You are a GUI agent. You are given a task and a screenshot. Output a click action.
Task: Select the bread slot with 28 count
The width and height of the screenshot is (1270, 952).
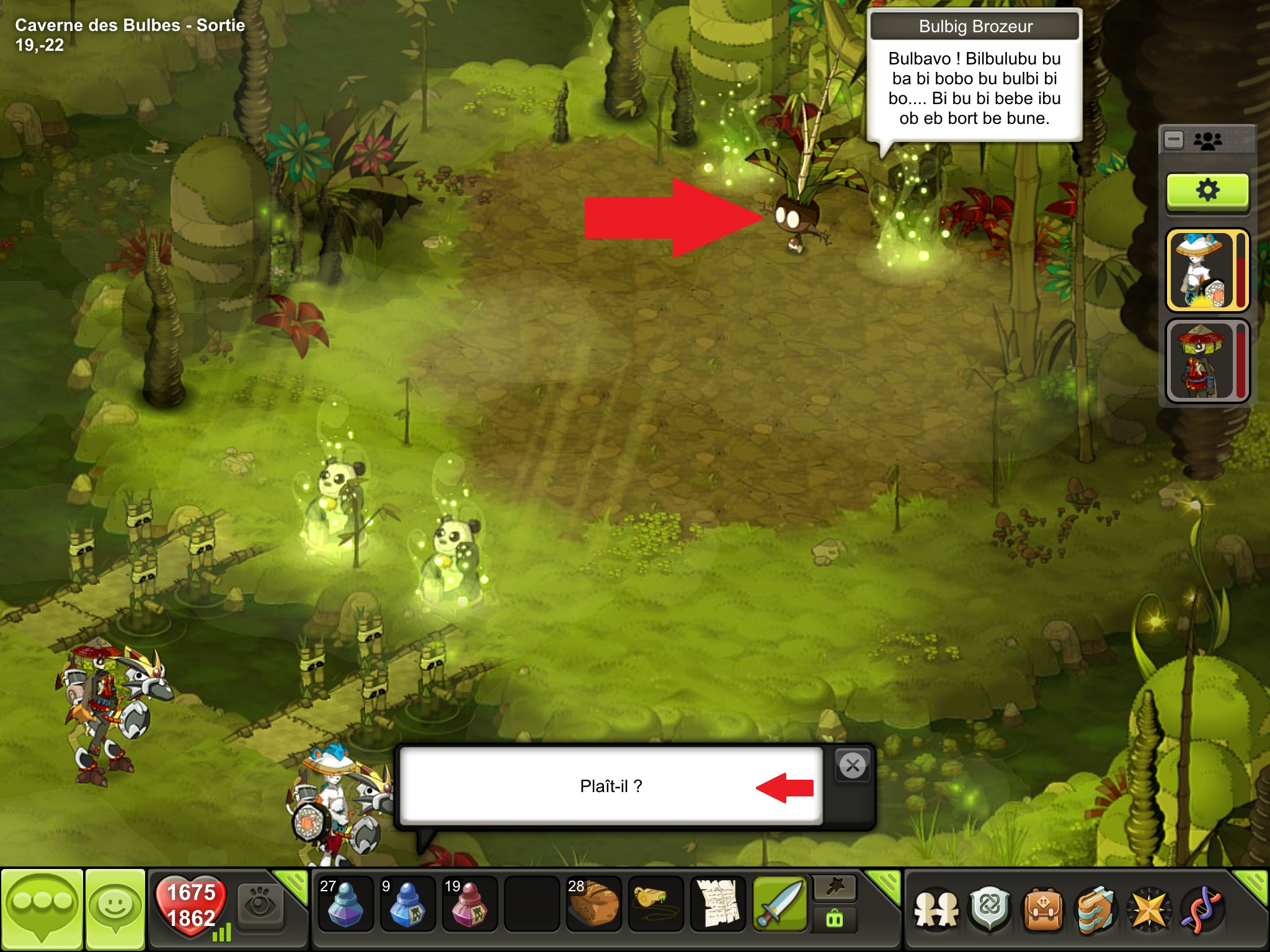(x=593, y=905)
